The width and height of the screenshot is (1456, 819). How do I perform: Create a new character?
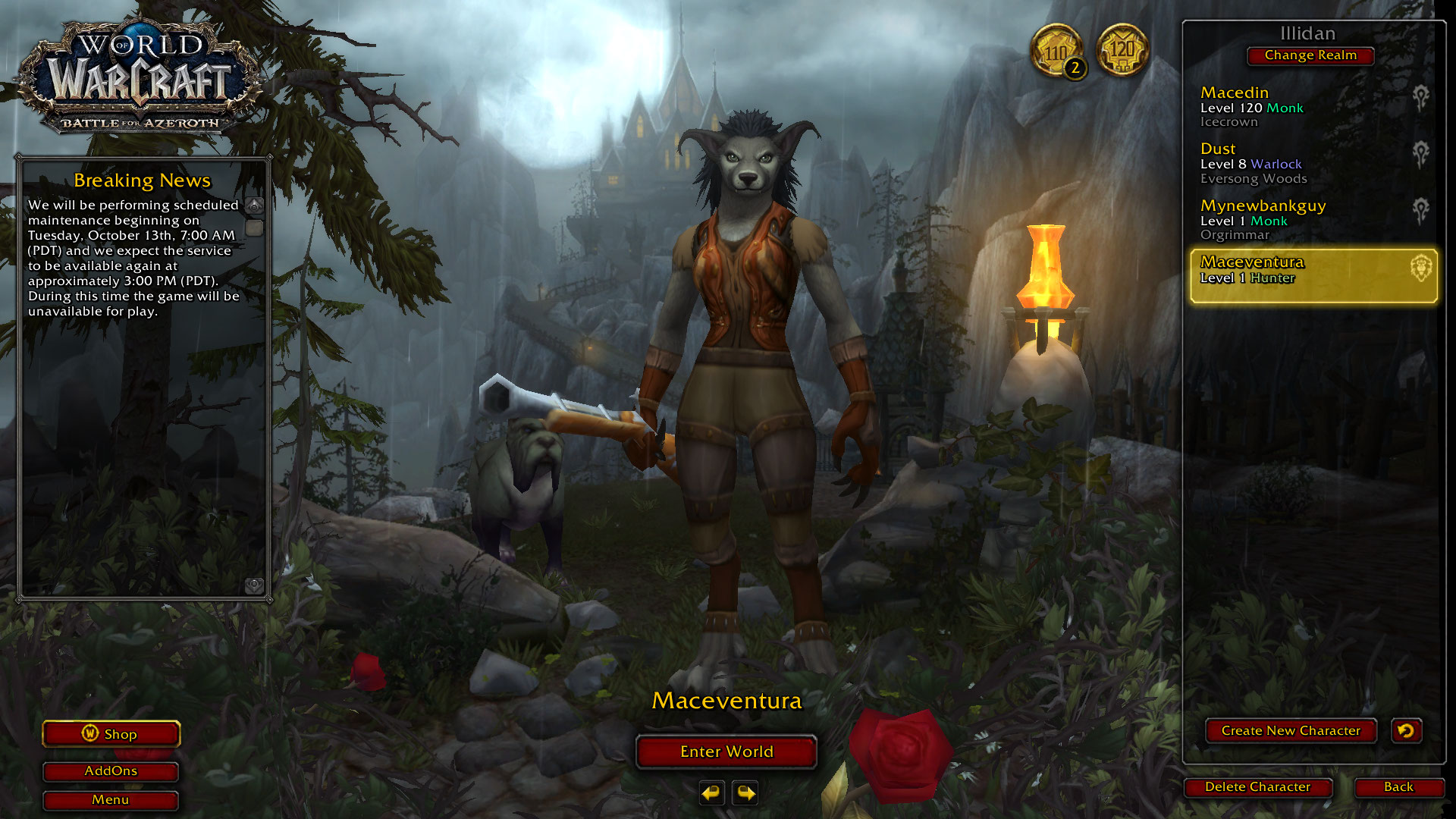[x=1290, y=730]
